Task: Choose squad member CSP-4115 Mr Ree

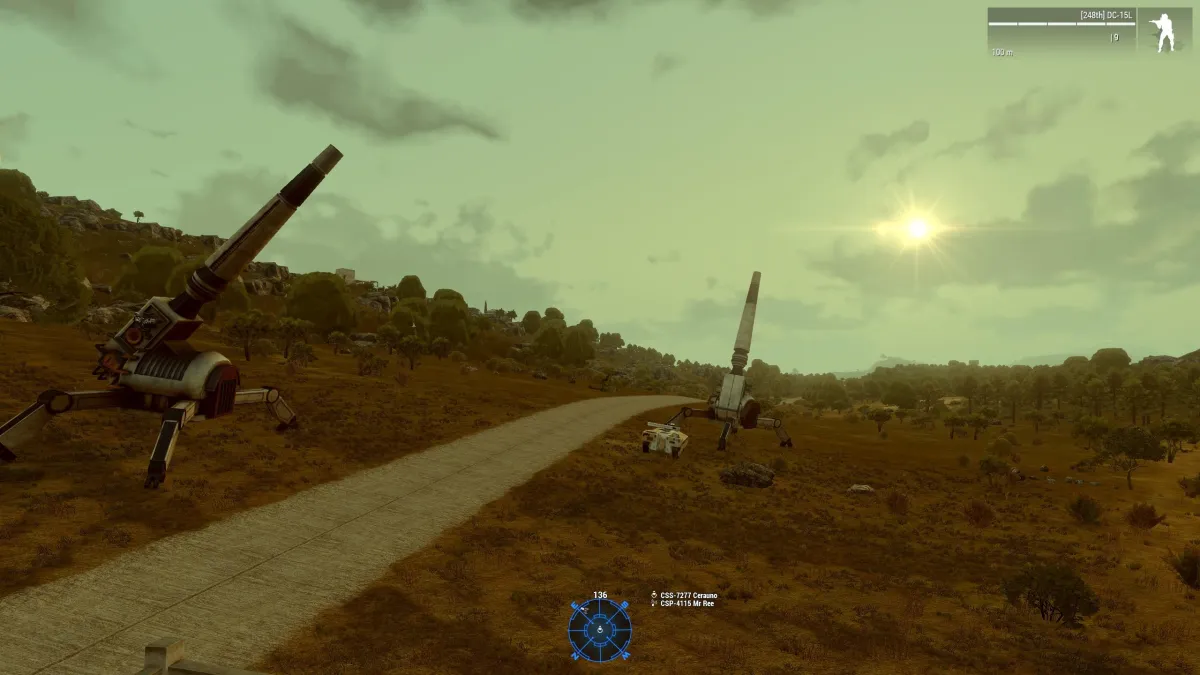Action: click(687, 604)
